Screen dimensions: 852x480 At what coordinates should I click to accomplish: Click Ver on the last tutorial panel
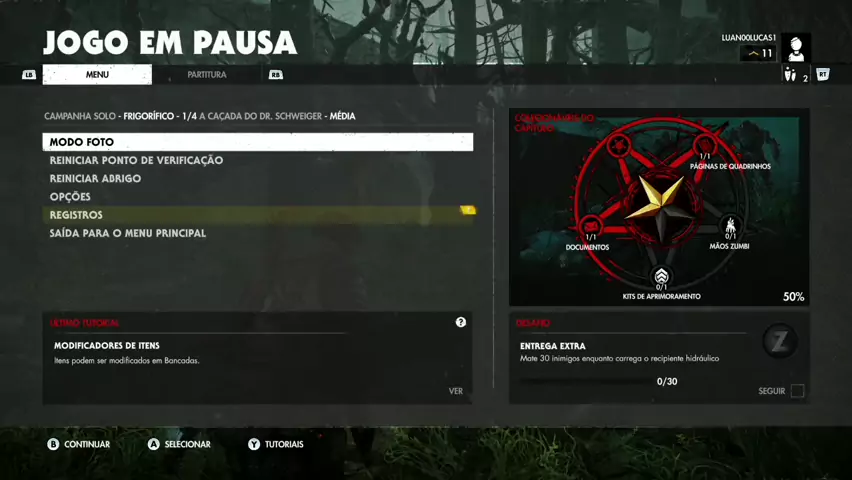point(456,391)
